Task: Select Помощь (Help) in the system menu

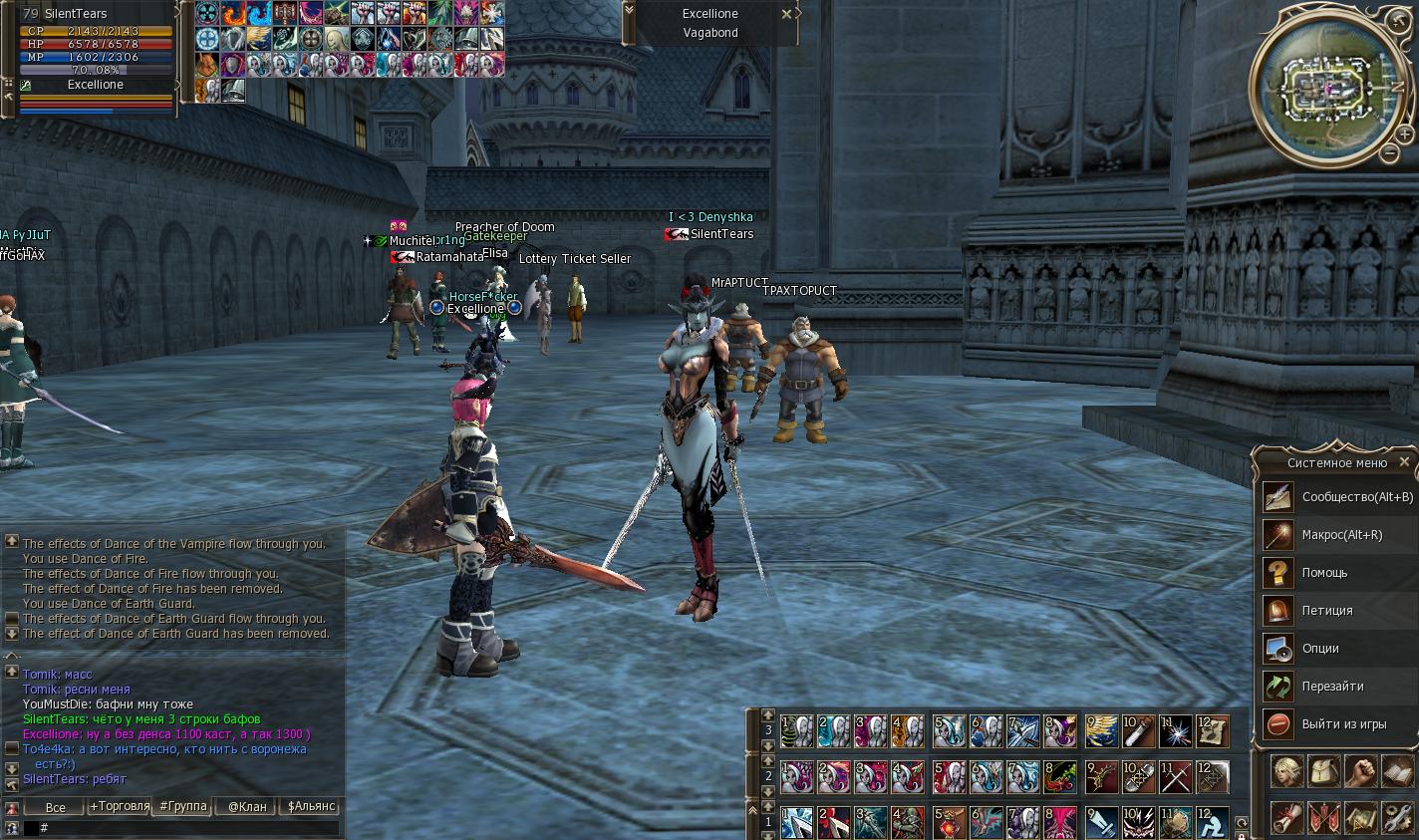Action: [1323, 573]
